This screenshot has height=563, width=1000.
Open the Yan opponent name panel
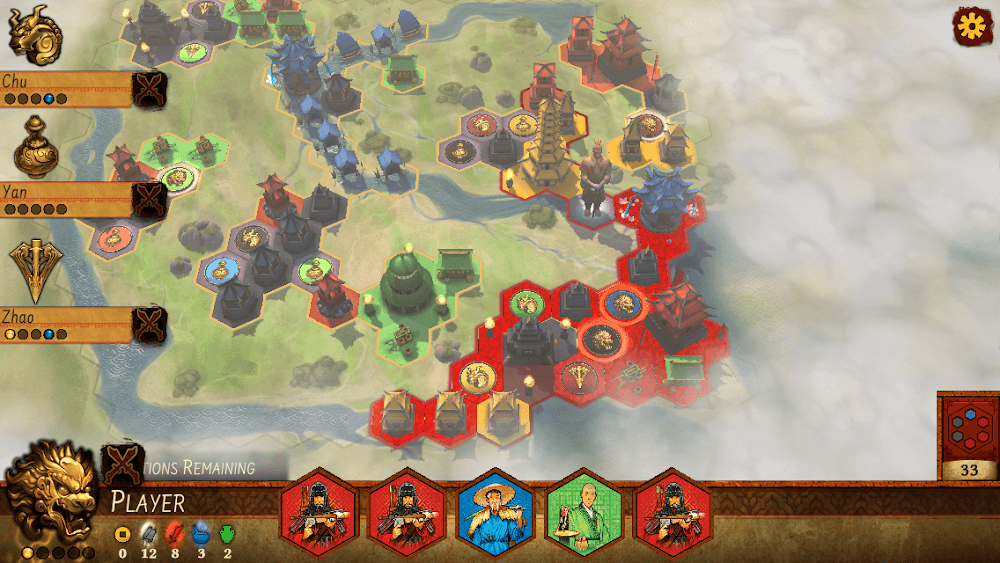pos(66,199)
